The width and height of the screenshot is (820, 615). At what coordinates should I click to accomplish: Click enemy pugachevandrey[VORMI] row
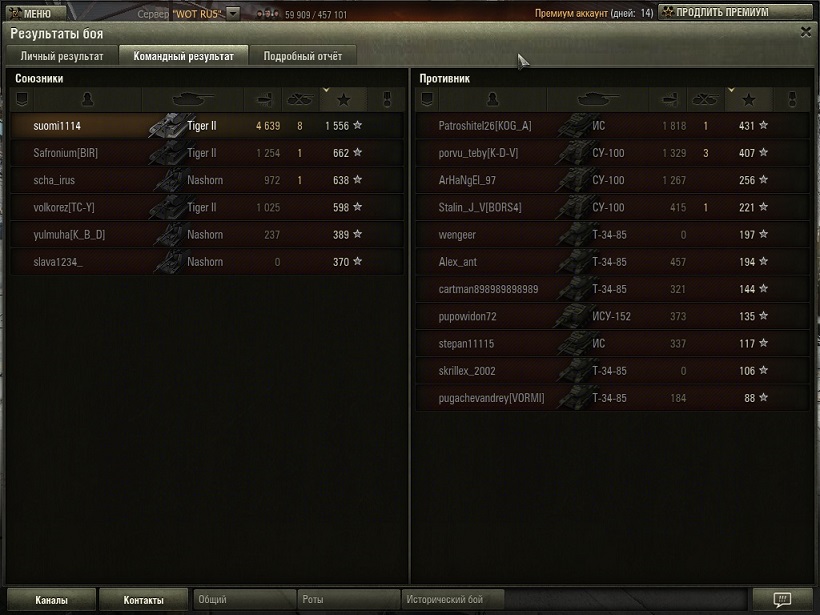(x=610, y=398)
